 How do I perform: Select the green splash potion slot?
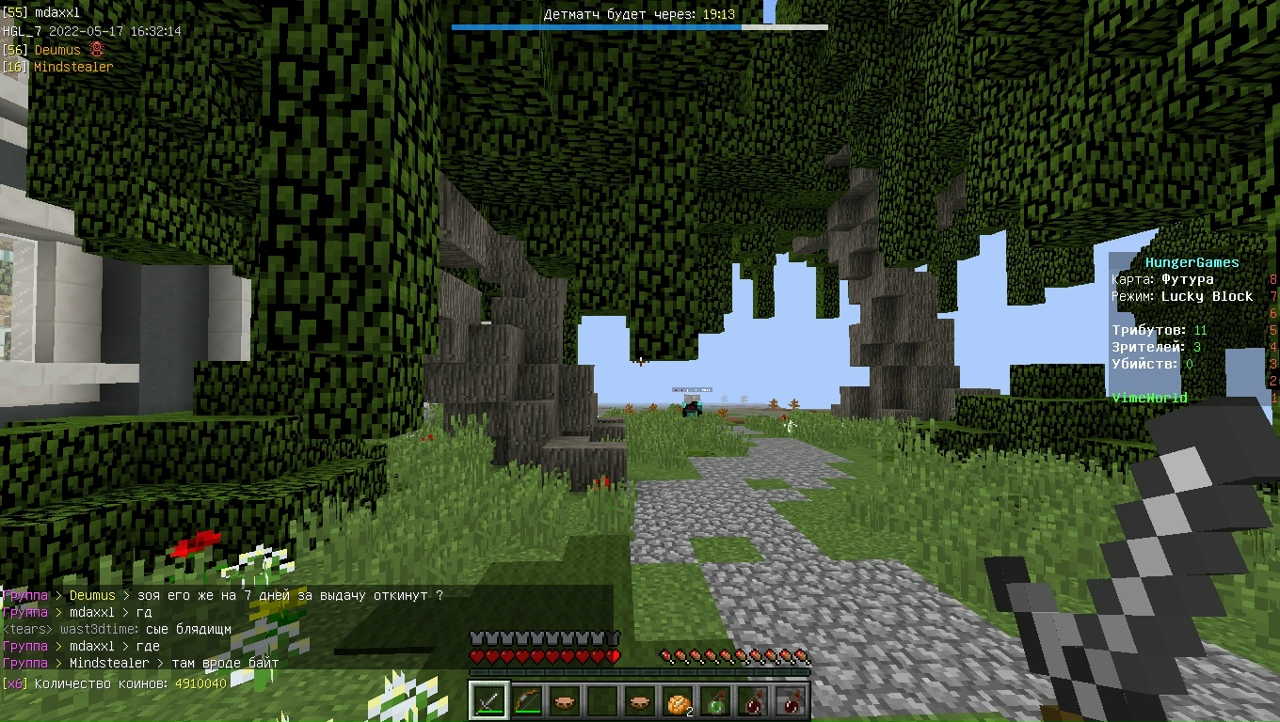(715, 701)
